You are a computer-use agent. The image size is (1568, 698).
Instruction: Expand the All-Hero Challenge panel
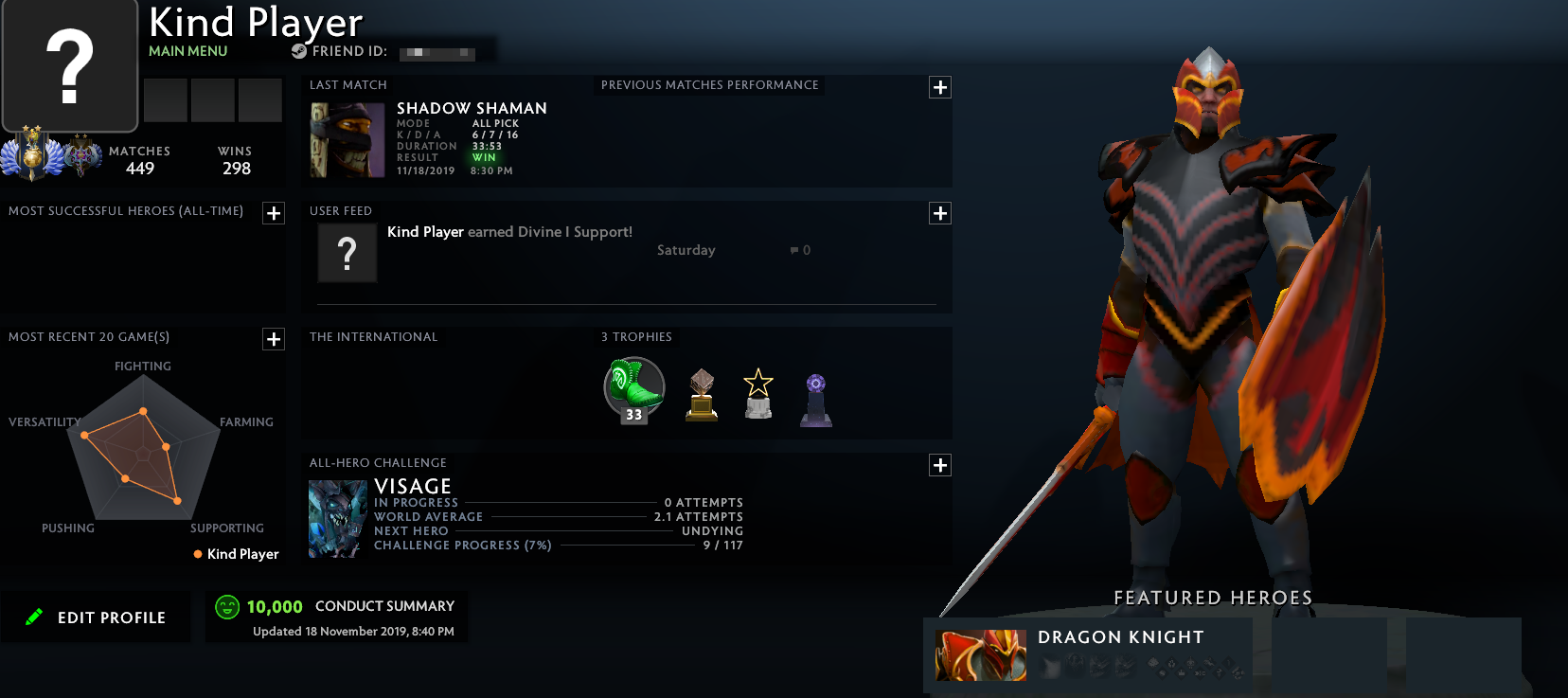pyautogui.click(x=939, y=465)
